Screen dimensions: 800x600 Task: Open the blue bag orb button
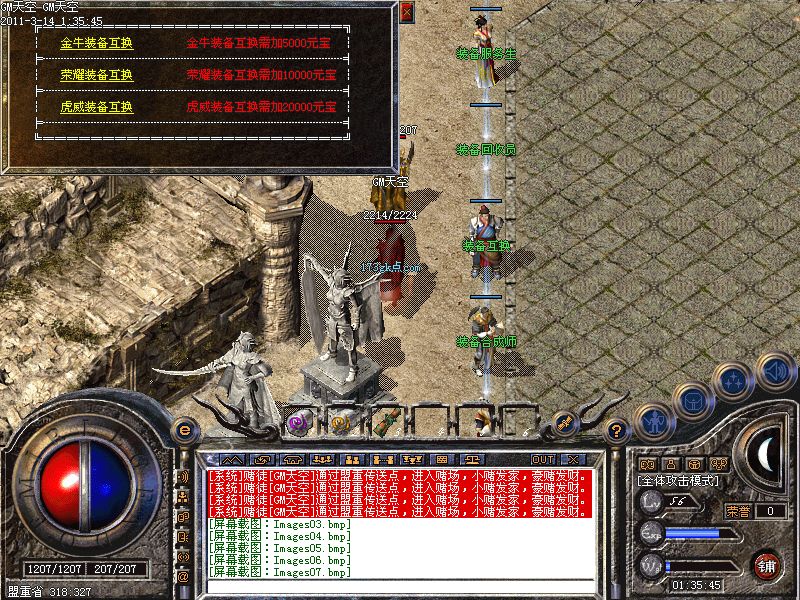click(692, 400)
